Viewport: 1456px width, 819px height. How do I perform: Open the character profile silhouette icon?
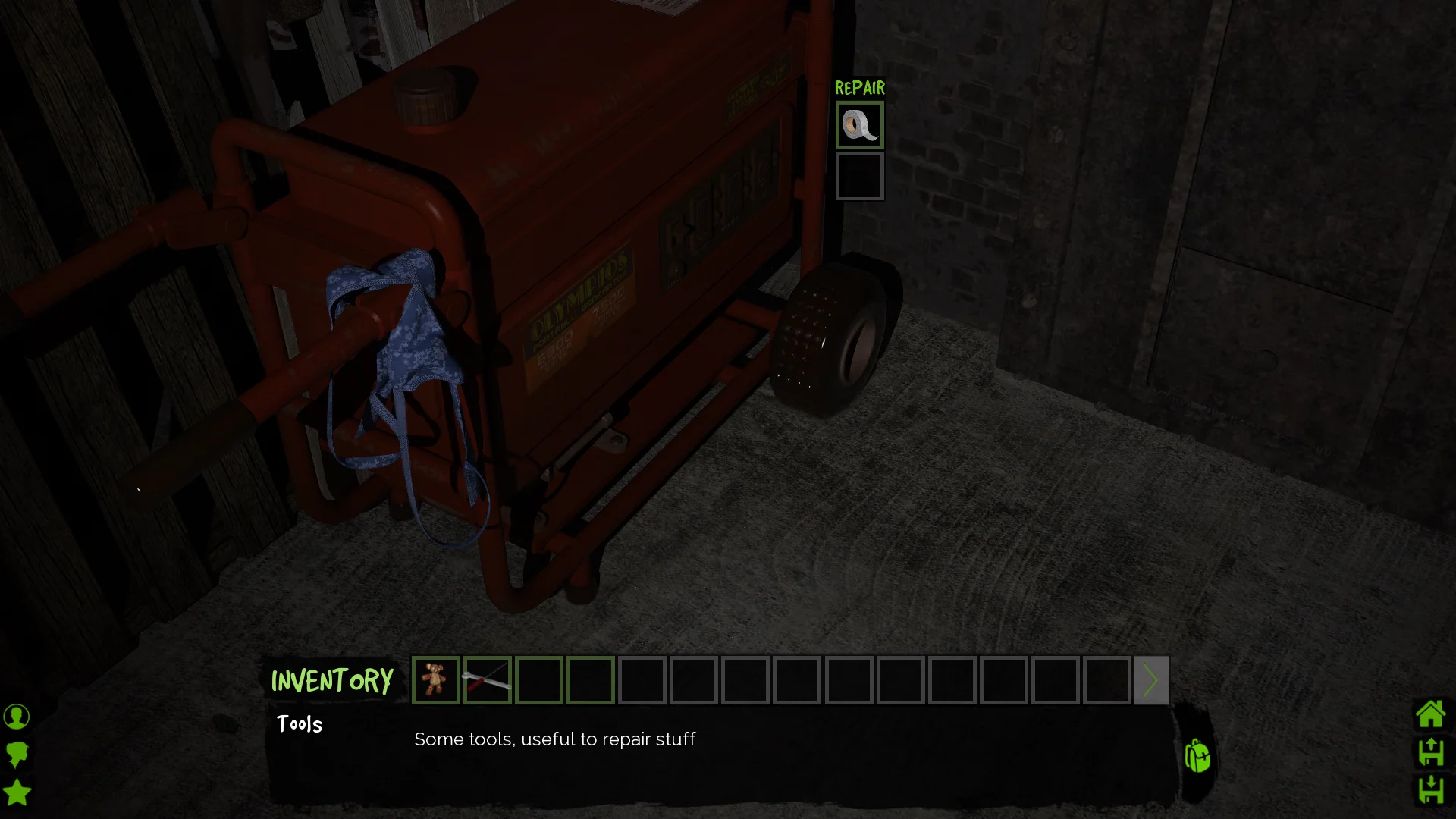(17, 717)
